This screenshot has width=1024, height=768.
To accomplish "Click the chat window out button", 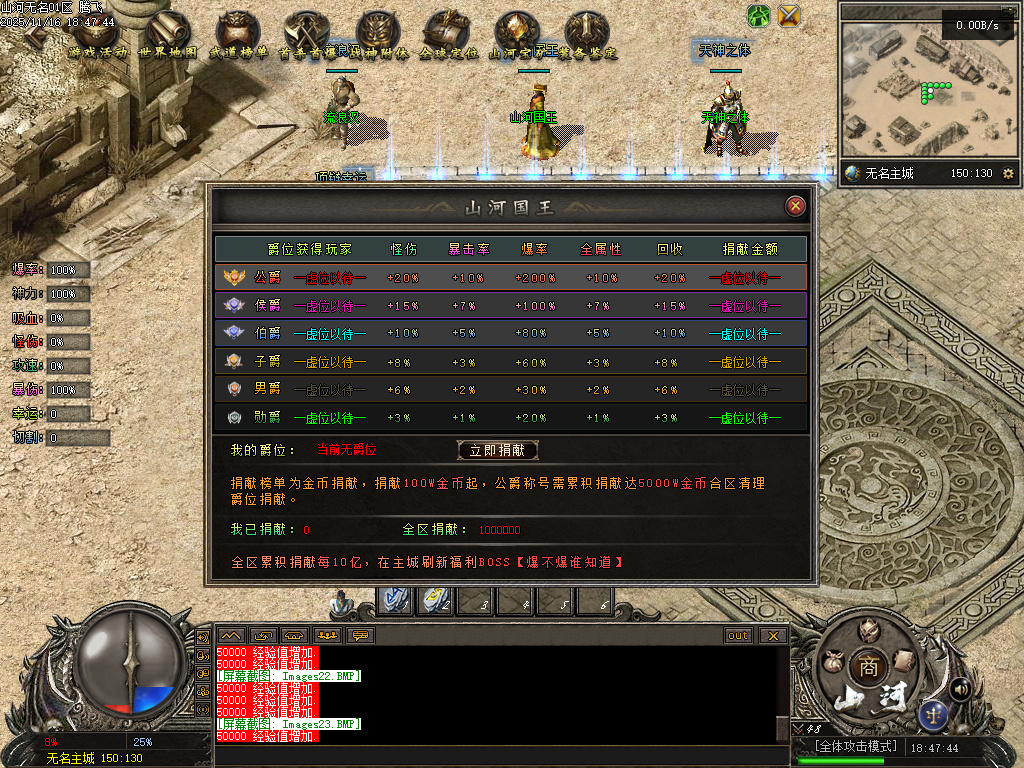I will 738,635.
